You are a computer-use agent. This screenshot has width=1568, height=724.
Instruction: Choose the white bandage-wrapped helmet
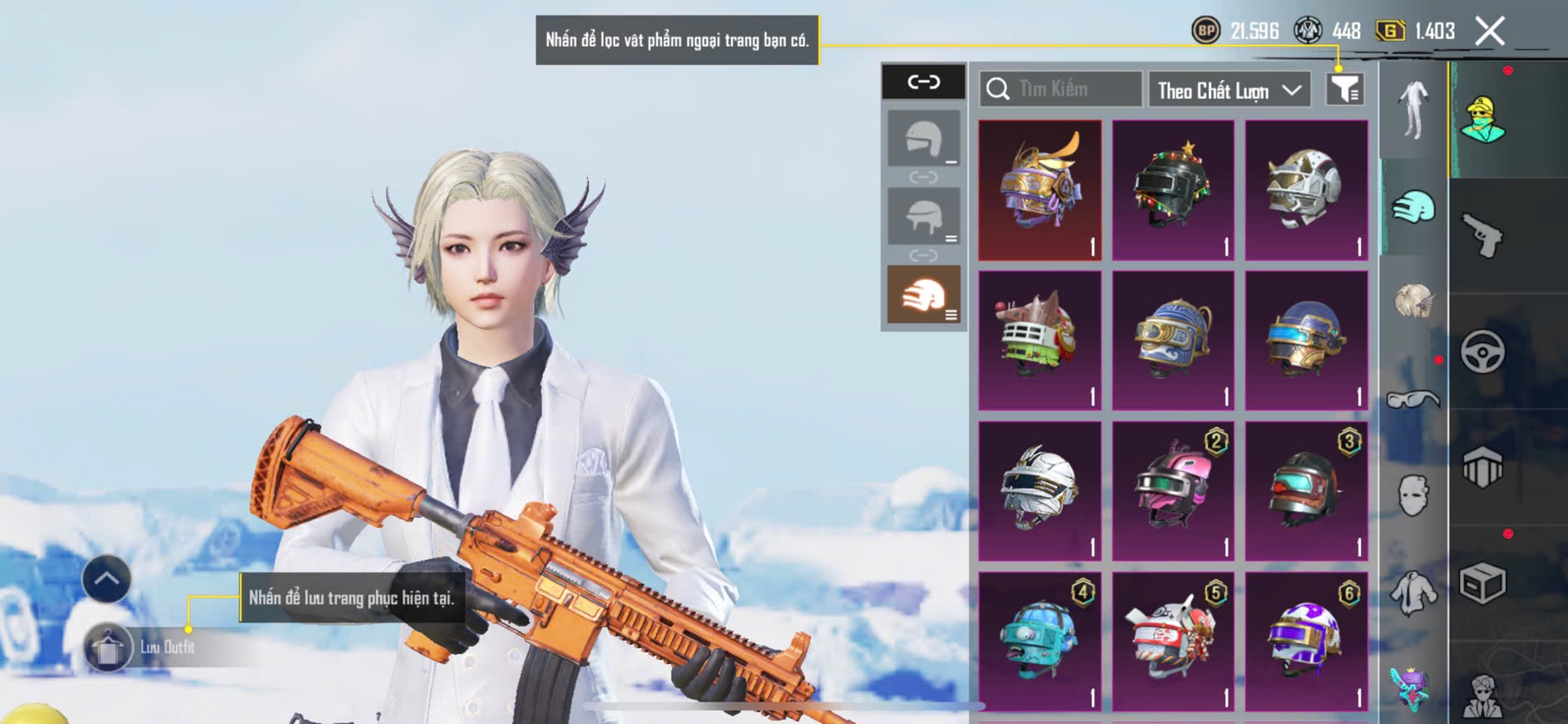point(1040,491)
